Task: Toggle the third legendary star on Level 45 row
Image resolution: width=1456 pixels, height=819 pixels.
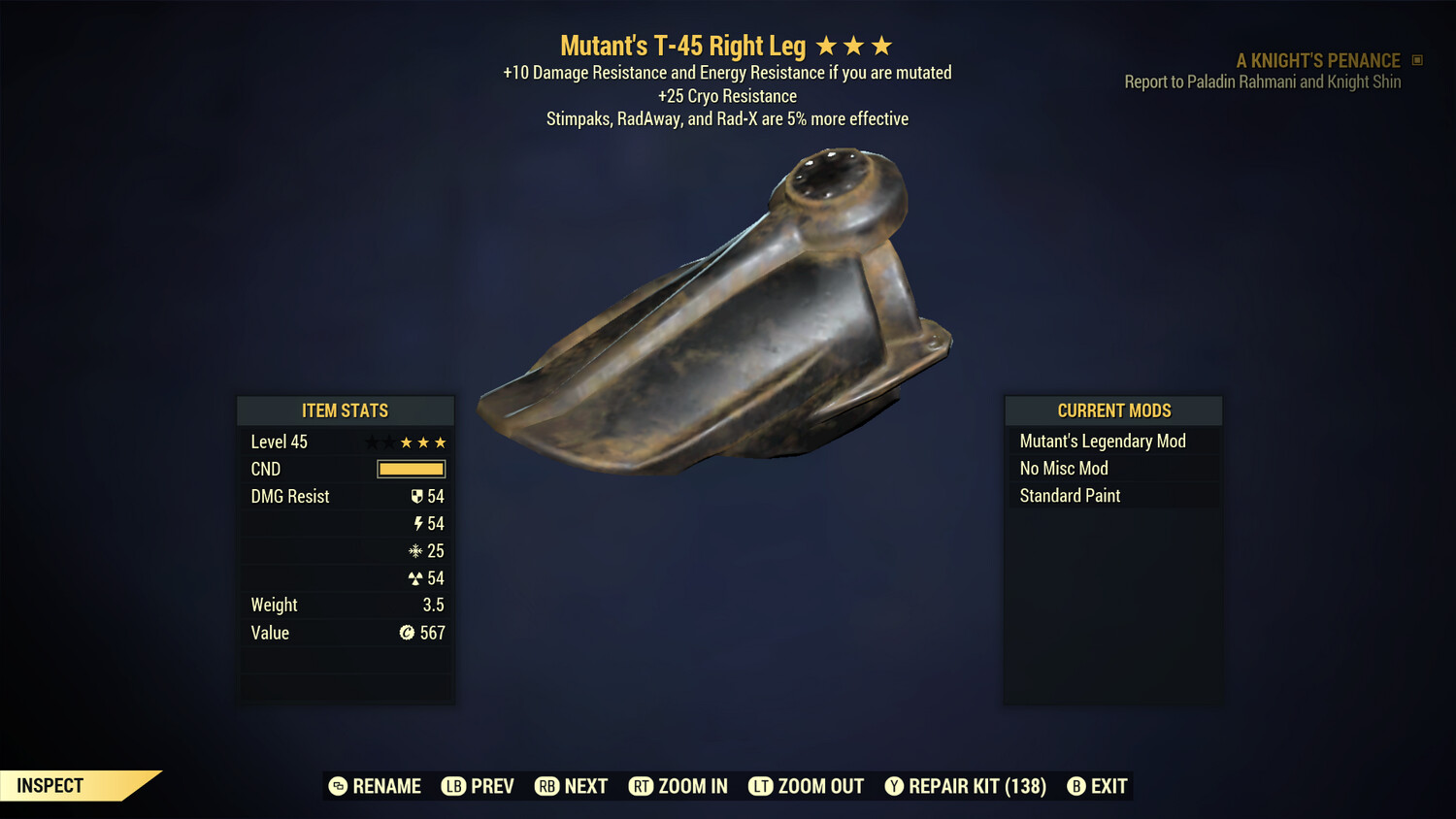Action: tap(442, 442)
